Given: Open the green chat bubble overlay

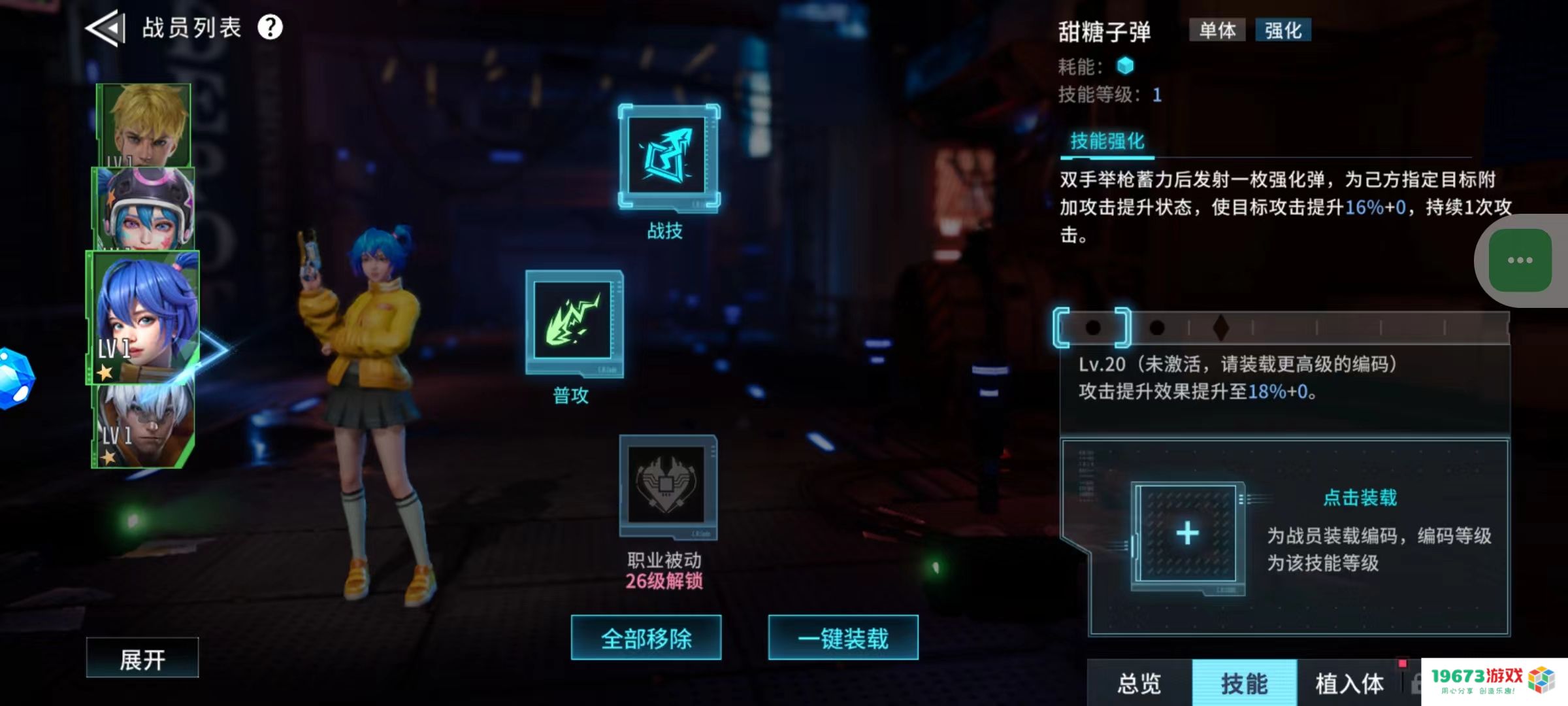Looking at the screenshot, I should (x=1520, y=260).
